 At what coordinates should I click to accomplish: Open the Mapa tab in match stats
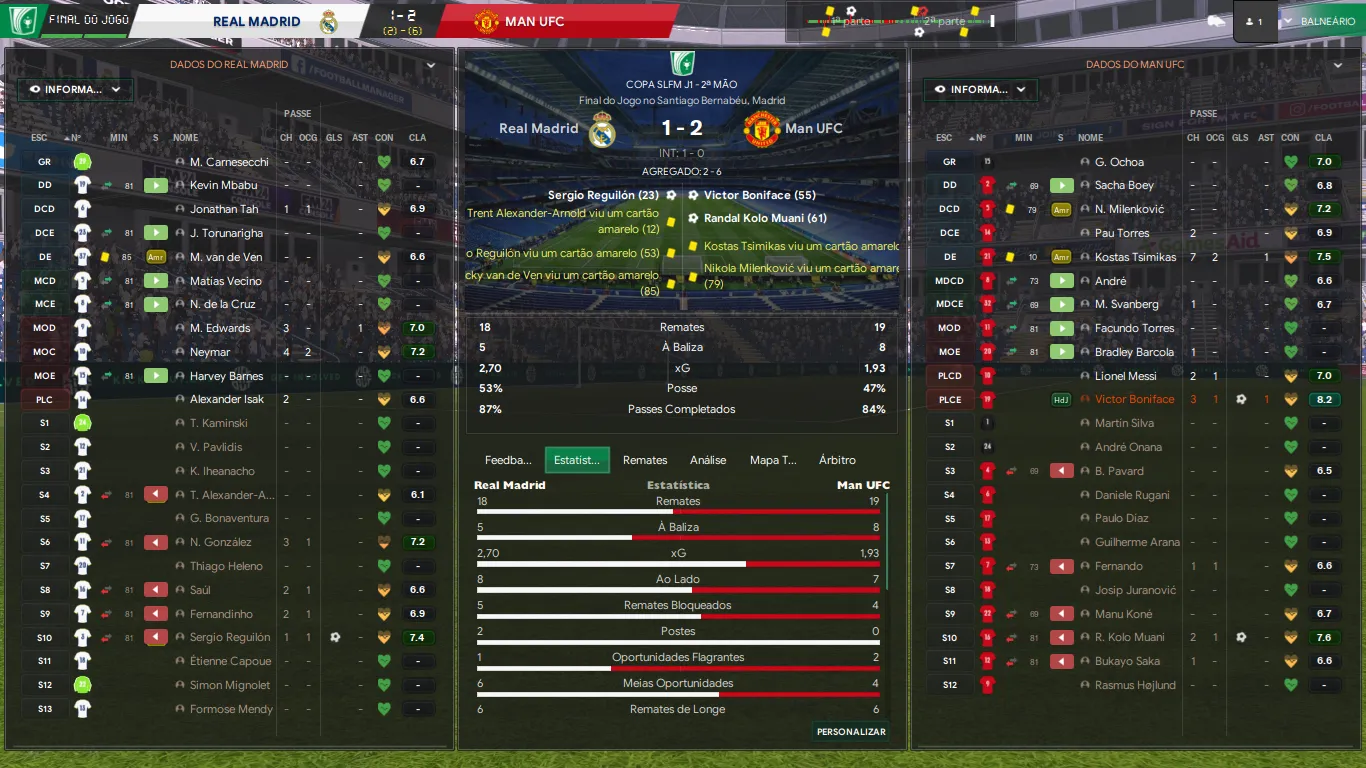coord(773,460)
